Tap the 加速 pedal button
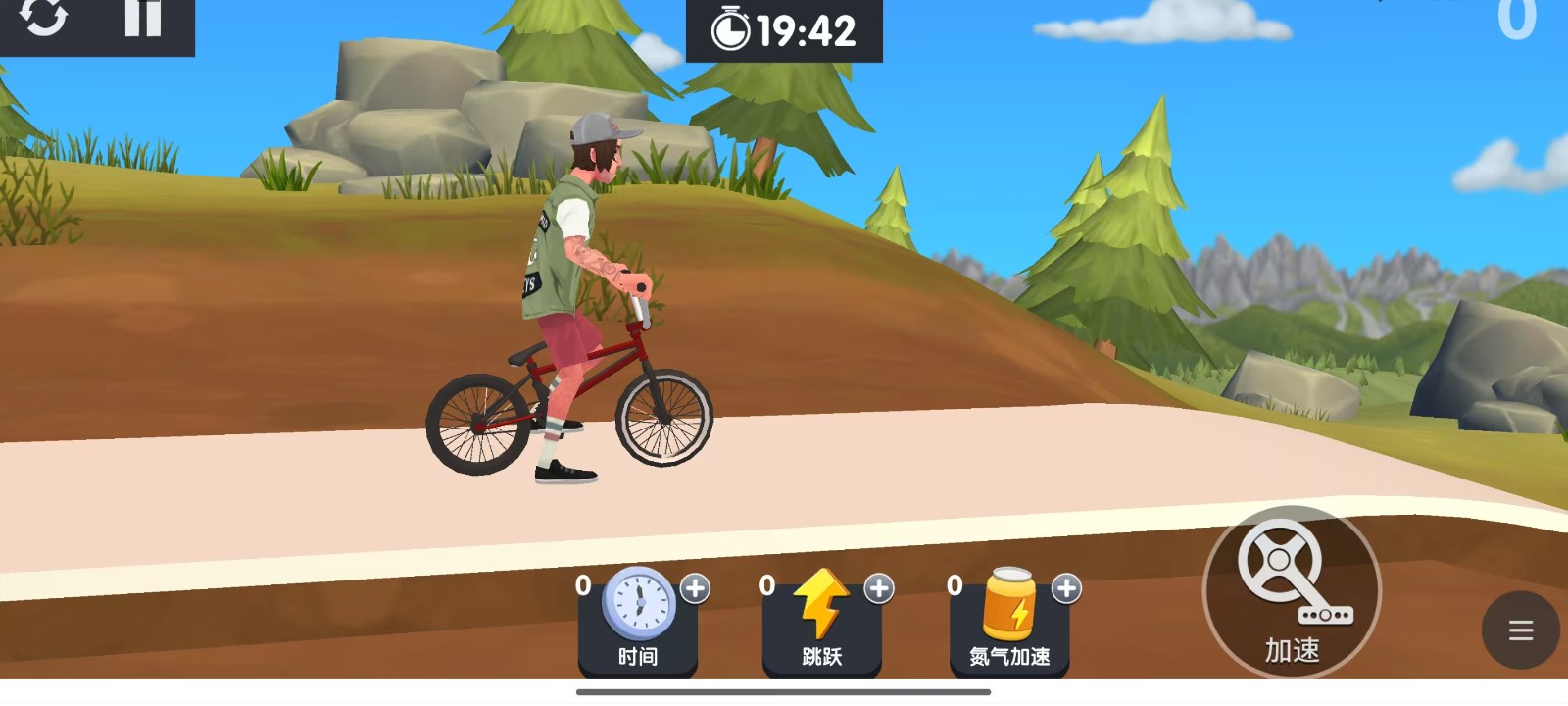 tap(1292, 591)
